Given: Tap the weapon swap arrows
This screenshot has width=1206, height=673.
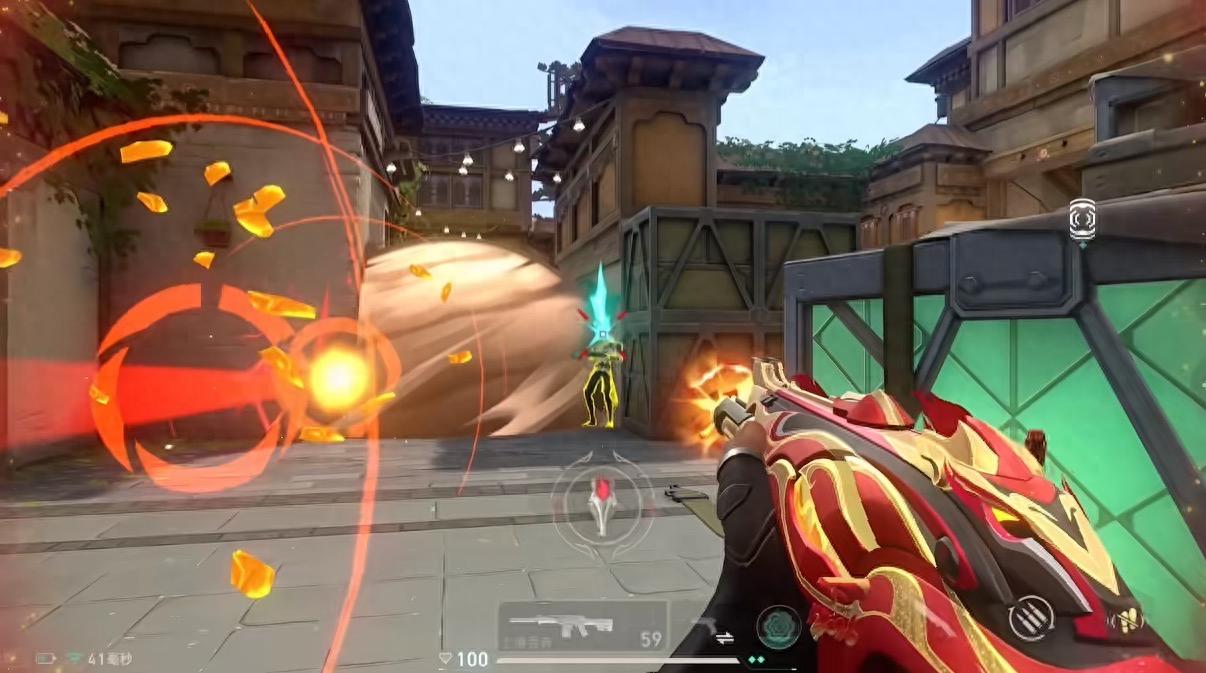Looking at the screenshot, I should [x=723, y=636].
